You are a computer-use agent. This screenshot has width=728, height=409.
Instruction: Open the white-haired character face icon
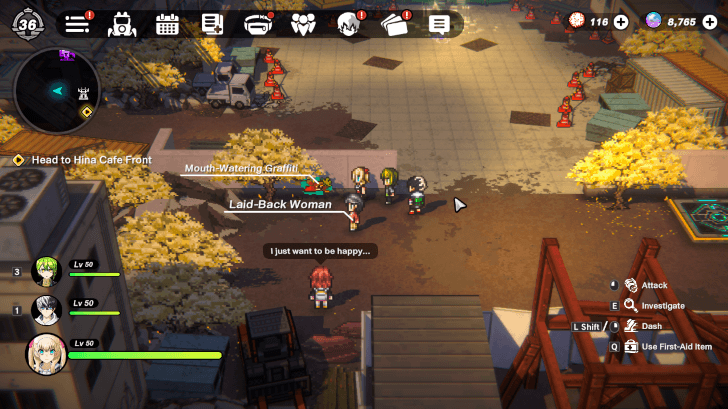(x=348, y=23)
